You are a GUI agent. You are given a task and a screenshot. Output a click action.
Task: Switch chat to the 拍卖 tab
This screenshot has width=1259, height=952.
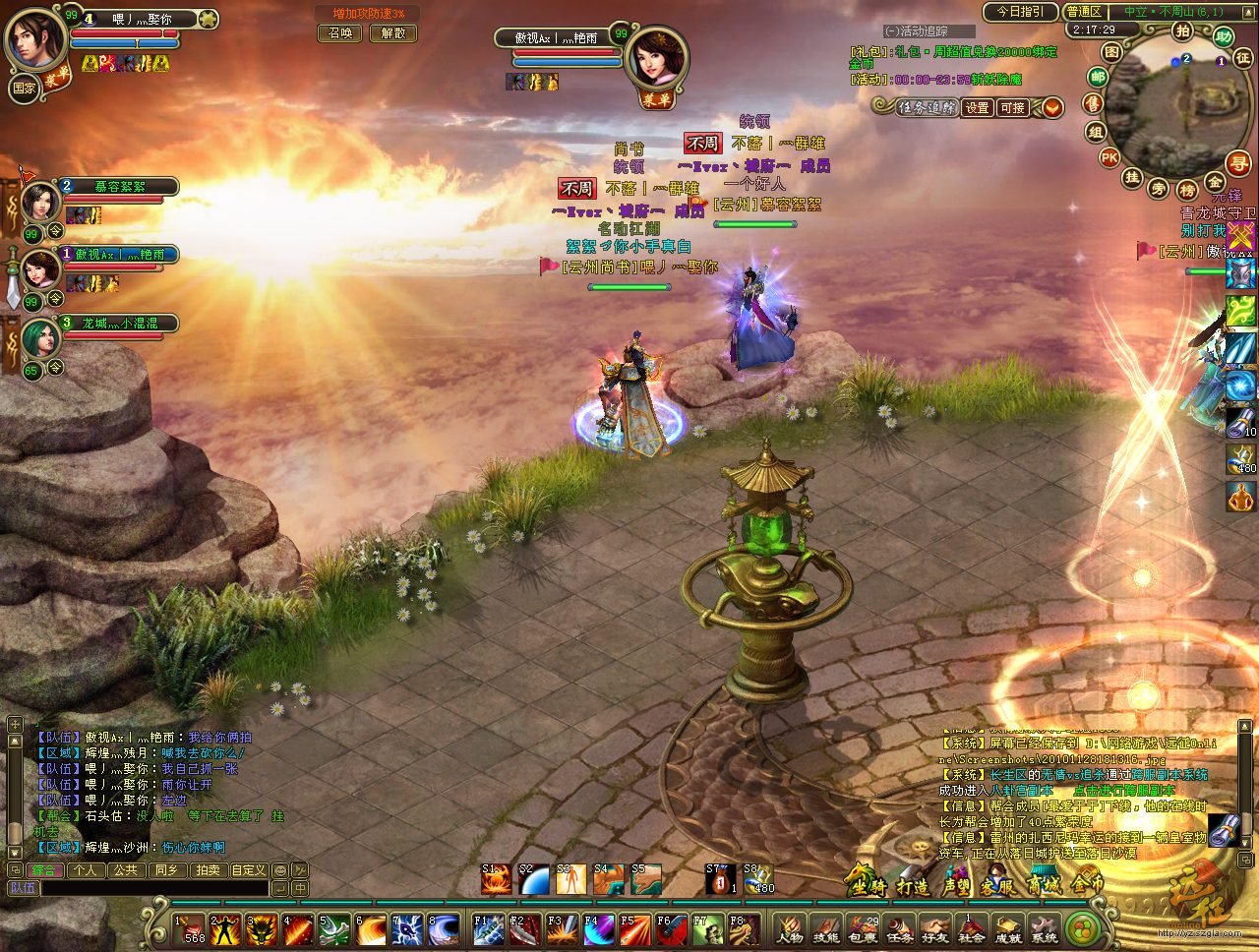coord(207,870)
